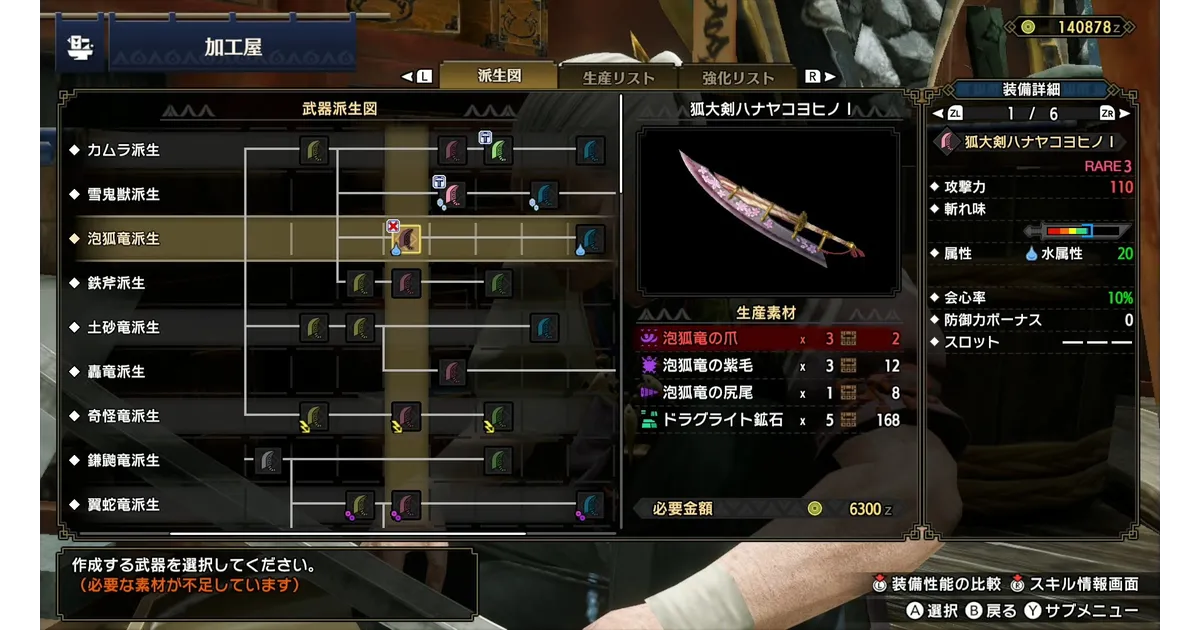Select the 翼蛇竜派生 tree row

point(123,504)
